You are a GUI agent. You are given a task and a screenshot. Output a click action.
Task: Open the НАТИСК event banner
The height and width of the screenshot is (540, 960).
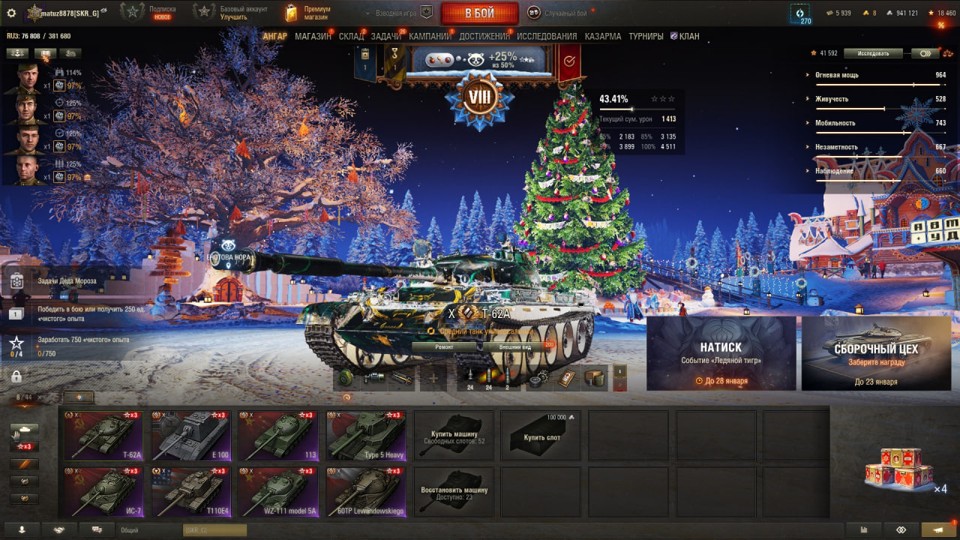tap(721, 354)
